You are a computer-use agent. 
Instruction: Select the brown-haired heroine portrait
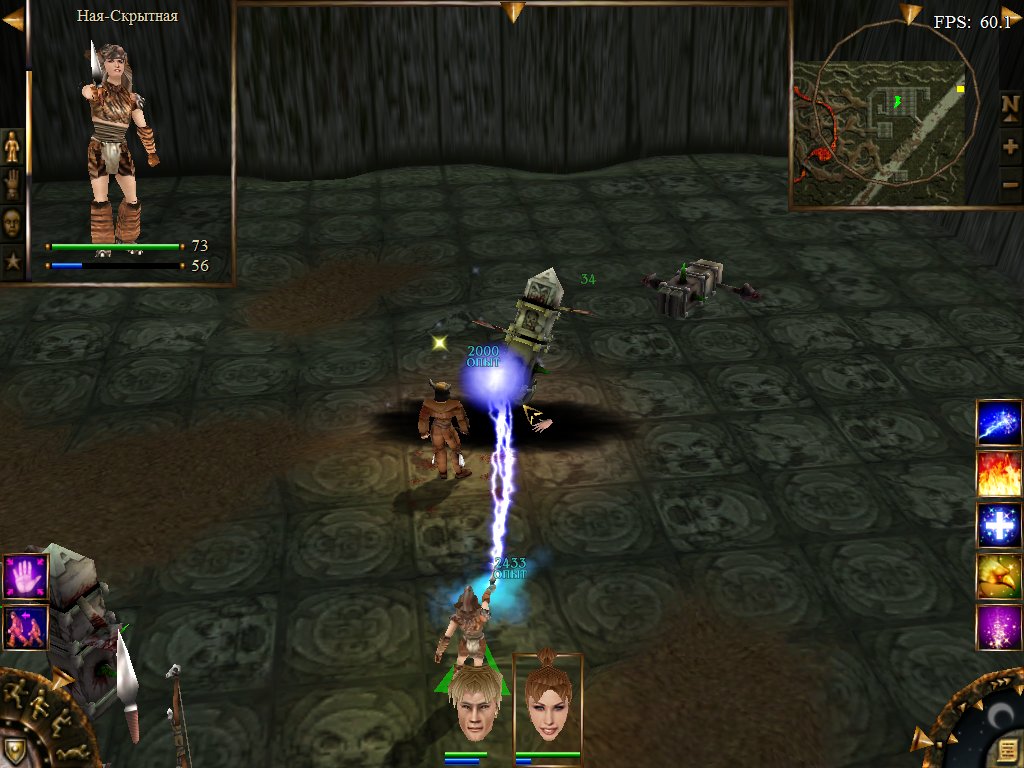(548, 701)
